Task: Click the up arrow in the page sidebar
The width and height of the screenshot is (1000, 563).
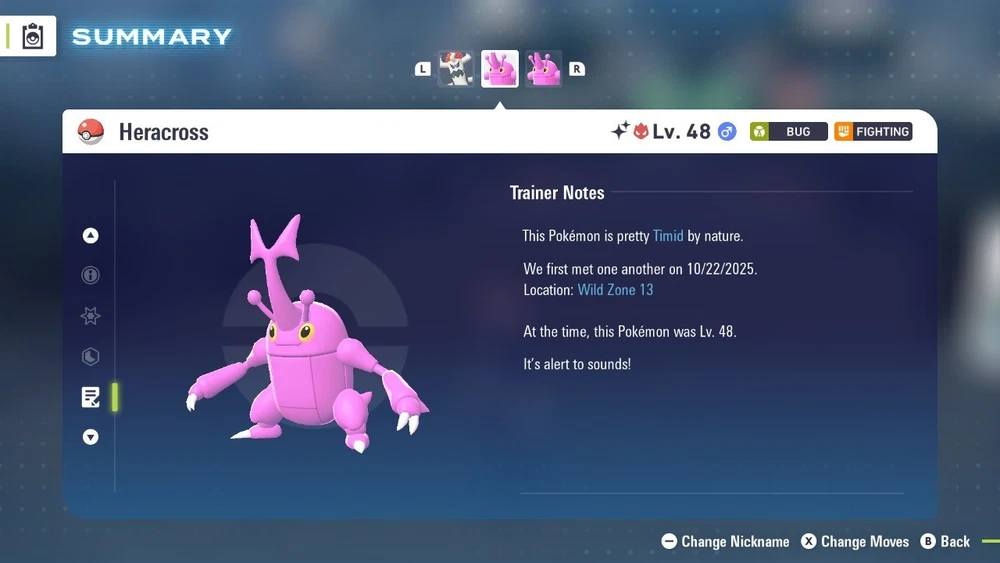Action: pyautogui.click(x=91, y=236)
